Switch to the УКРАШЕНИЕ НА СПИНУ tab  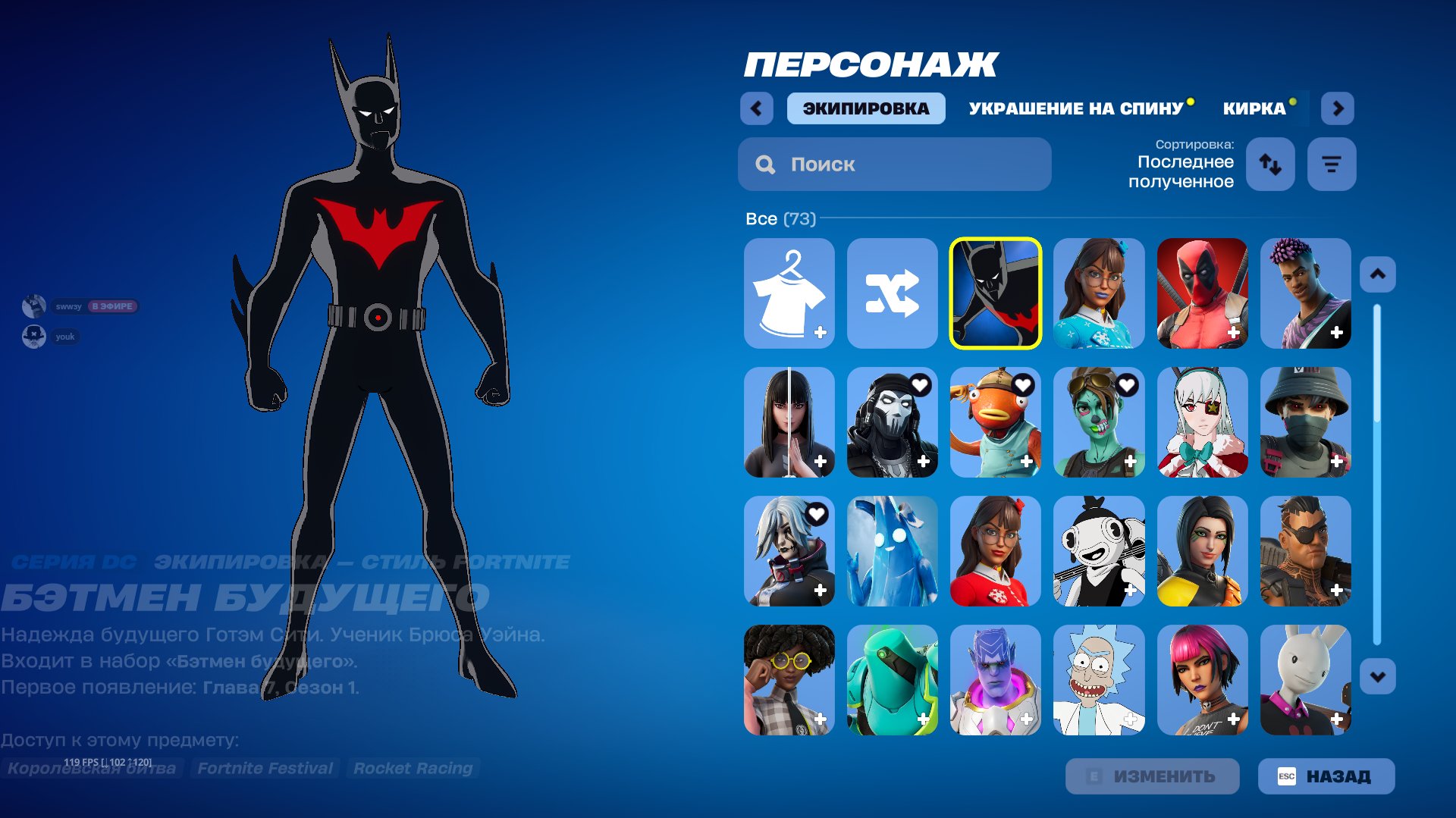[1075, 108]
